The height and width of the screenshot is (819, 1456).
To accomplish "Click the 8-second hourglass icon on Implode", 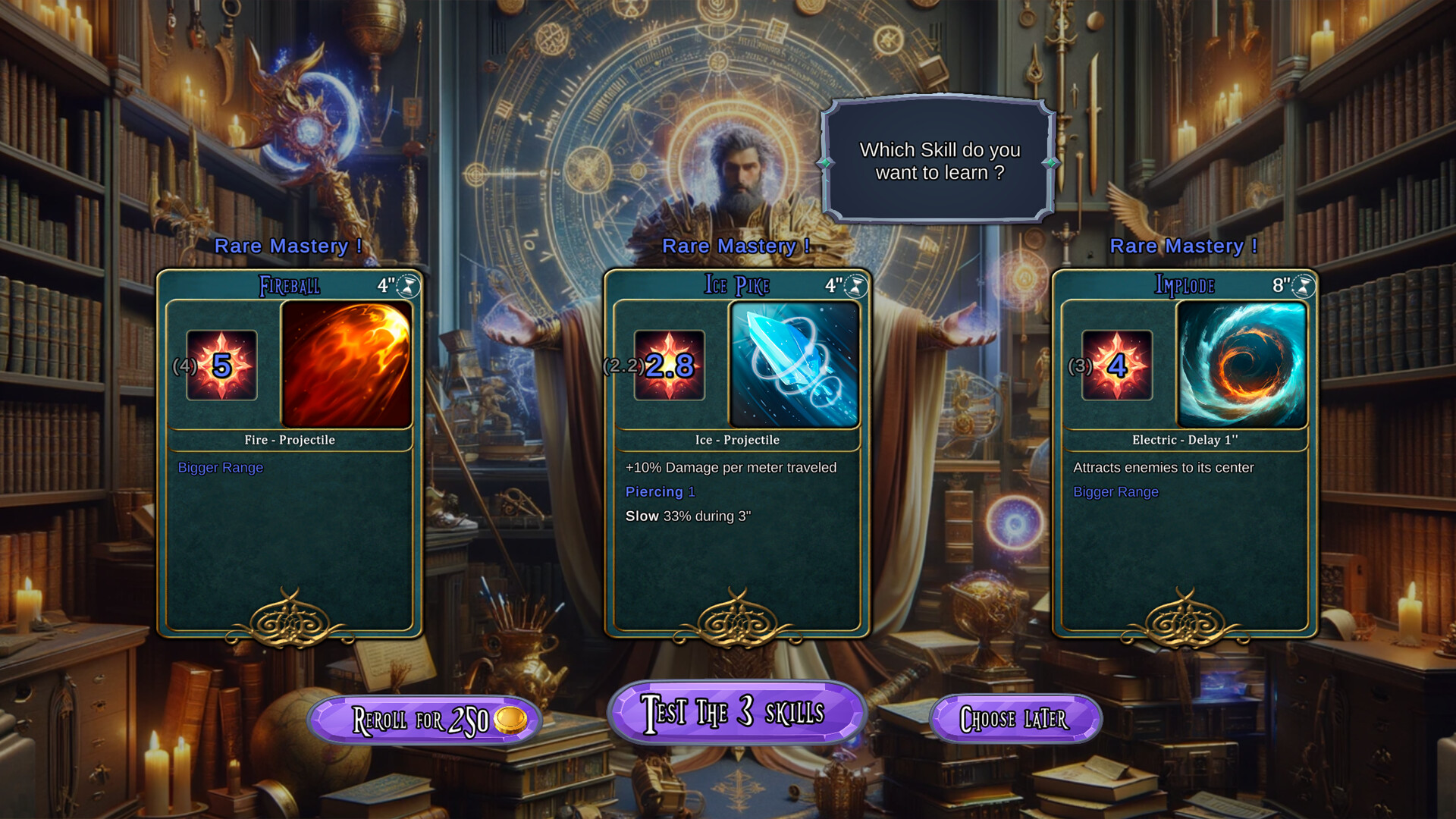I will pos(1303,284).
